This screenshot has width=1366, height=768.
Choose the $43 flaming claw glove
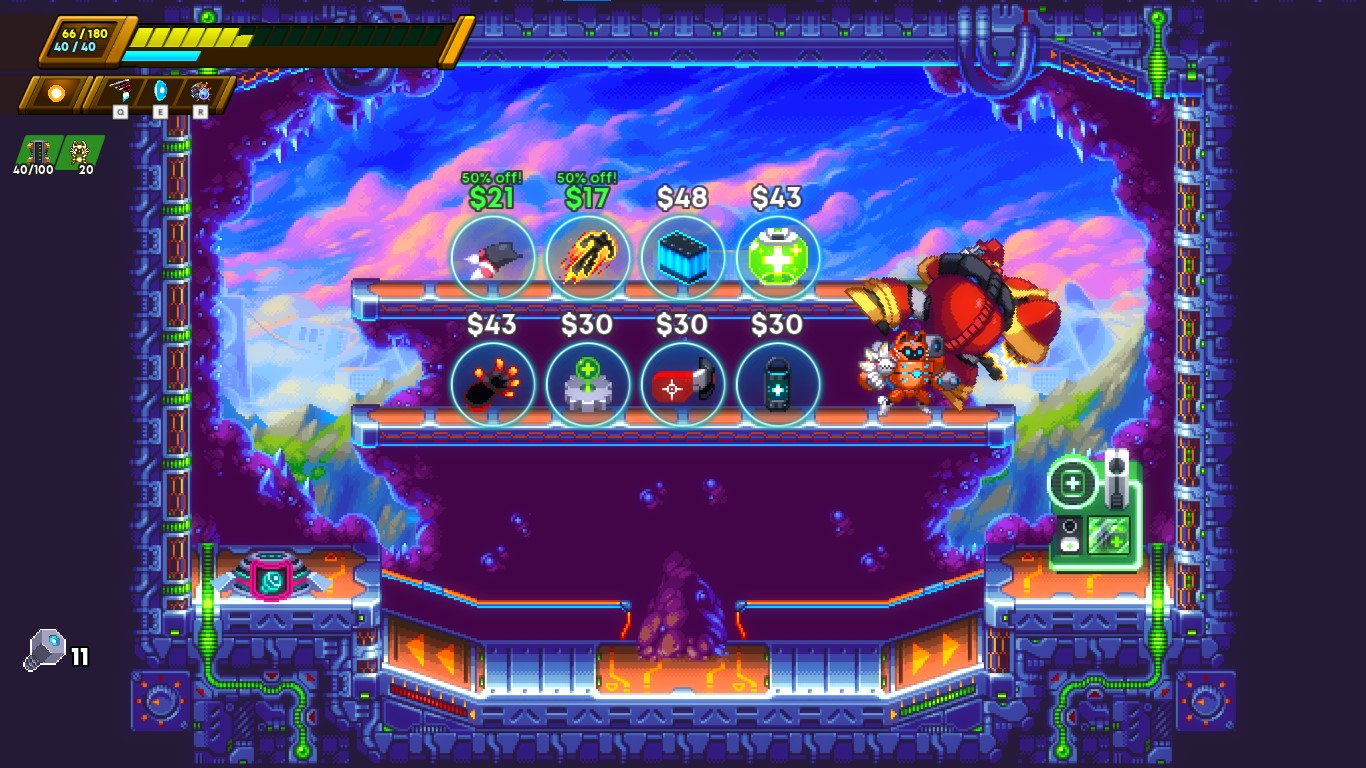(492, 385)
